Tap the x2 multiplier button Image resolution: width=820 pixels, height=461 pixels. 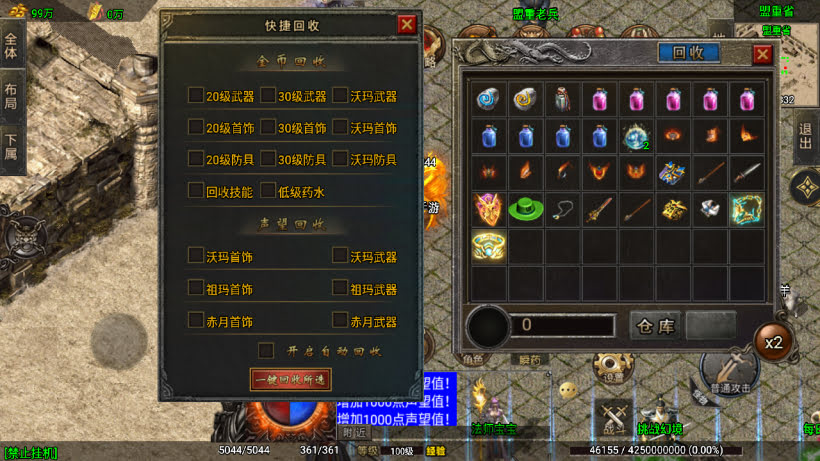click(773, 342)
